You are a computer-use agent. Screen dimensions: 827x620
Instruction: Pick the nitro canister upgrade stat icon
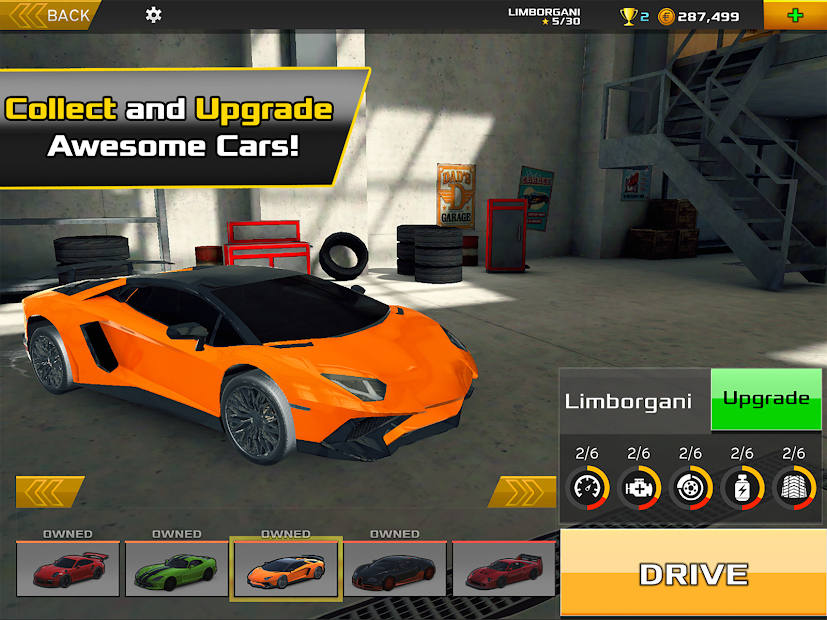tap(742, 487)
